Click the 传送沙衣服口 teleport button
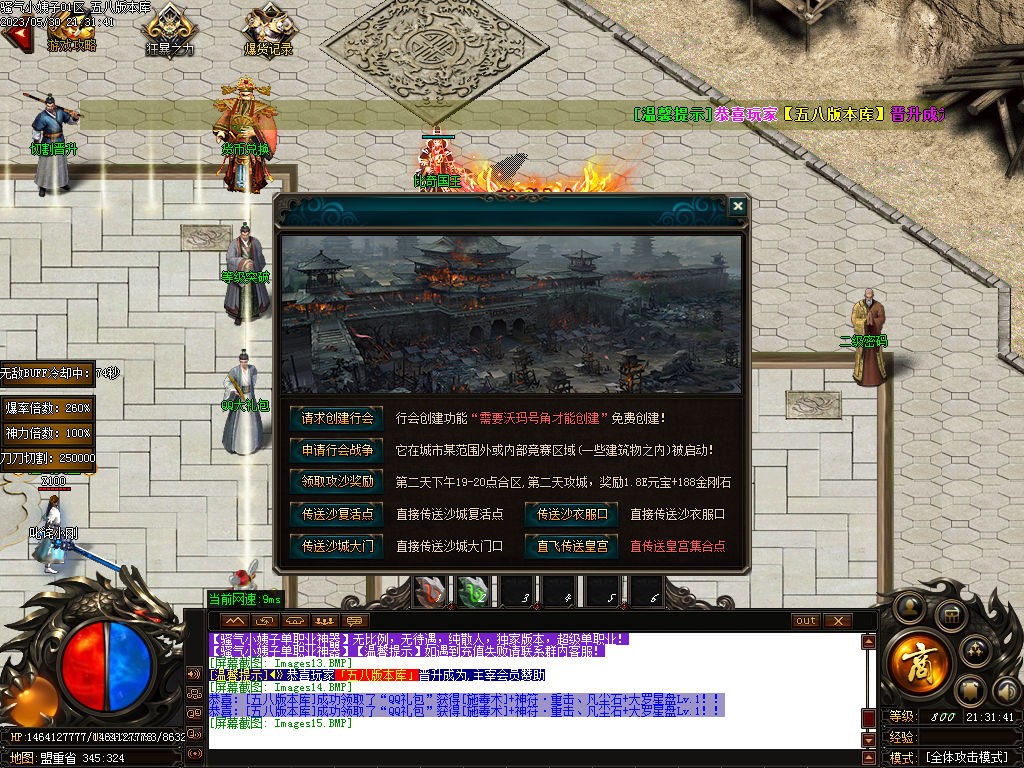 coord(572,514)
